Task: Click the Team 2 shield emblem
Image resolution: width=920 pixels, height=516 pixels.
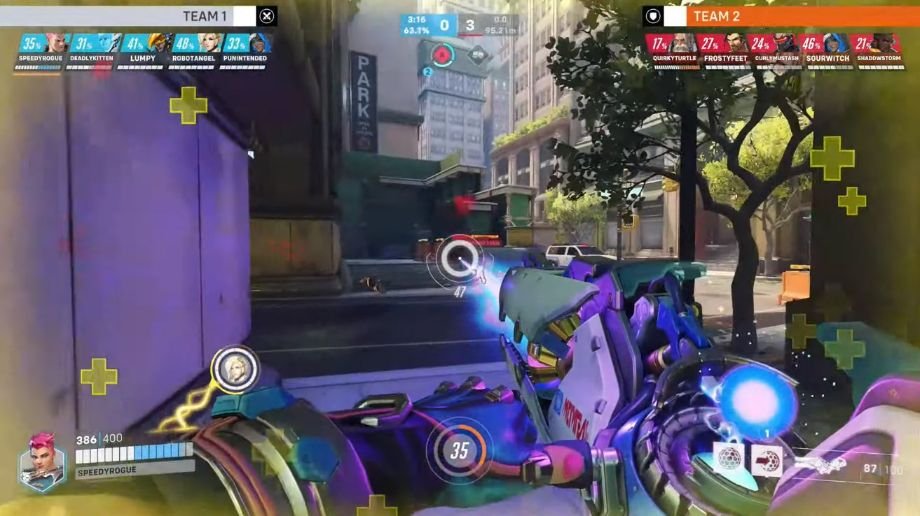Action: (x=653, y=16)
